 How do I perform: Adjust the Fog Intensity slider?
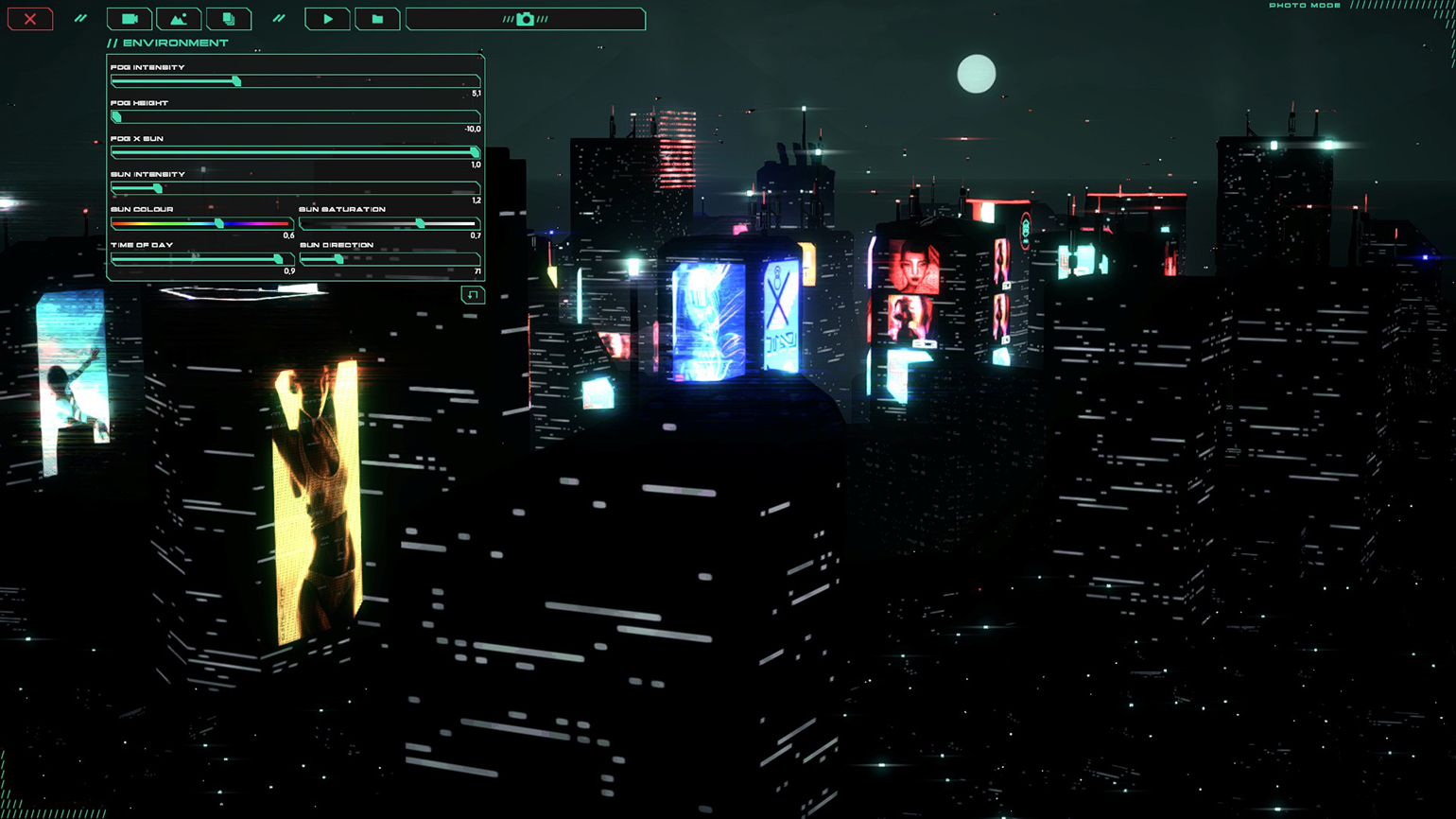236,81
